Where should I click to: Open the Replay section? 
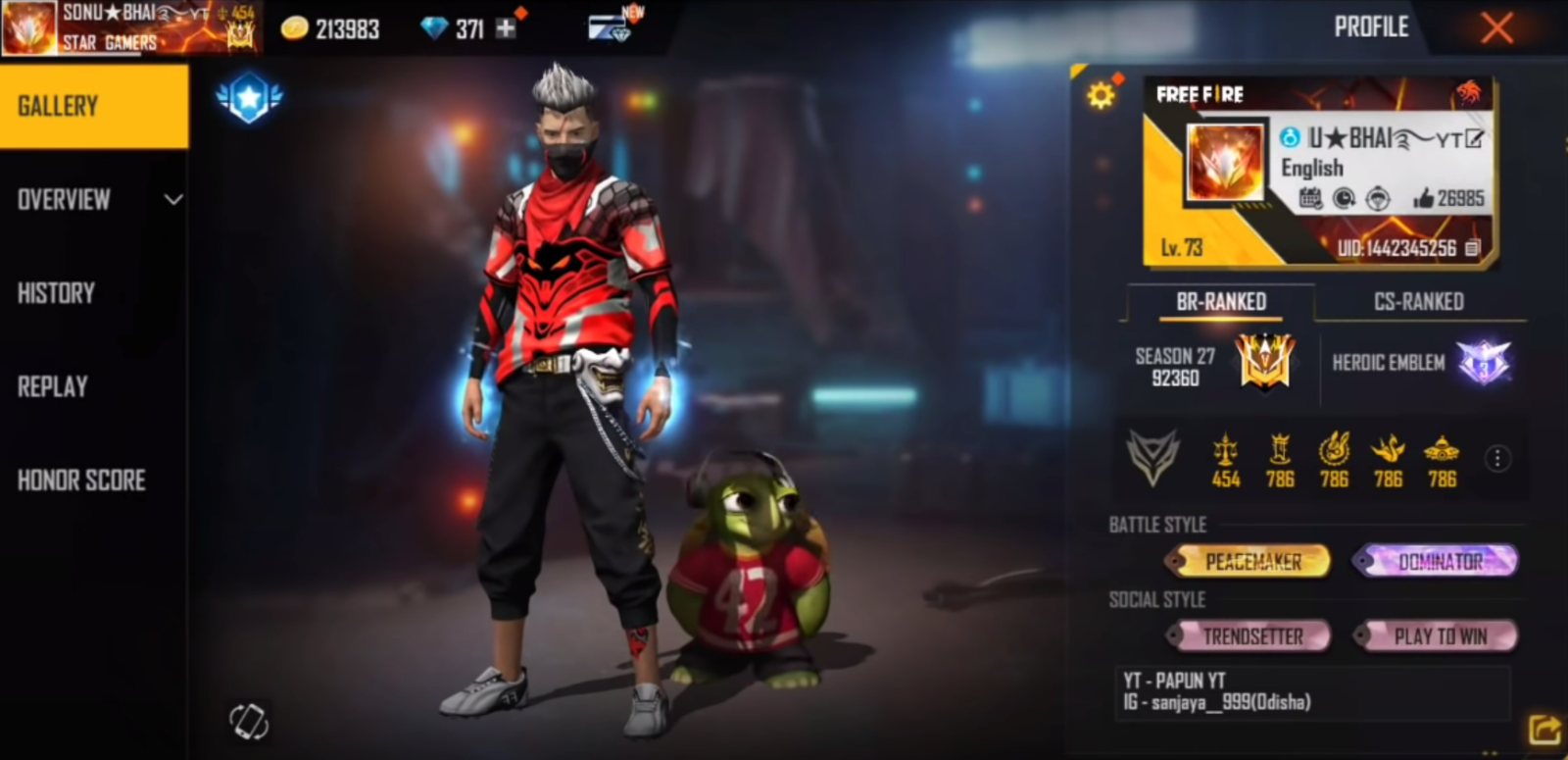click(x=53, y=386)
